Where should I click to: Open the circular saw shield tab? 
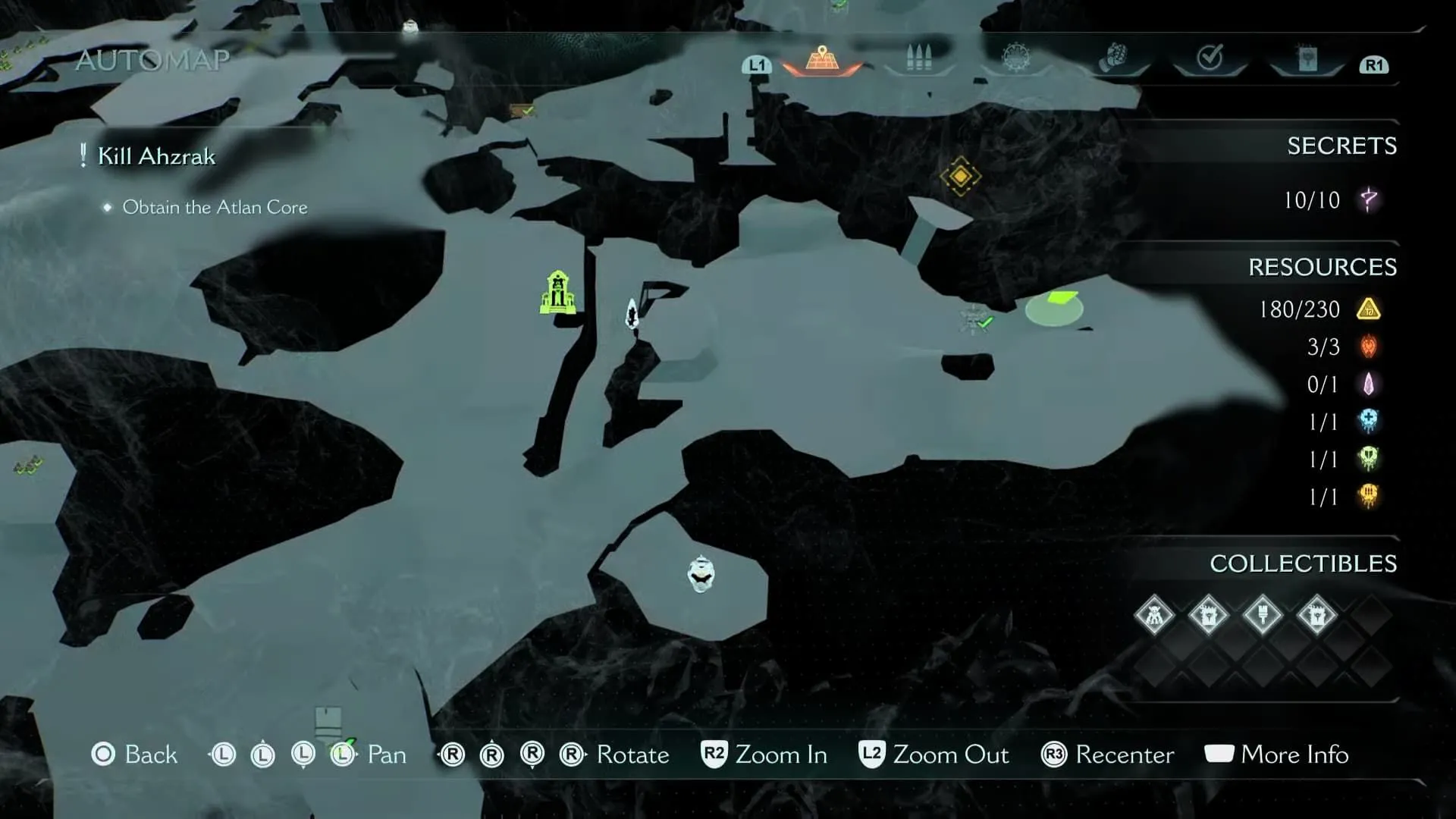tap(1015, 58)
